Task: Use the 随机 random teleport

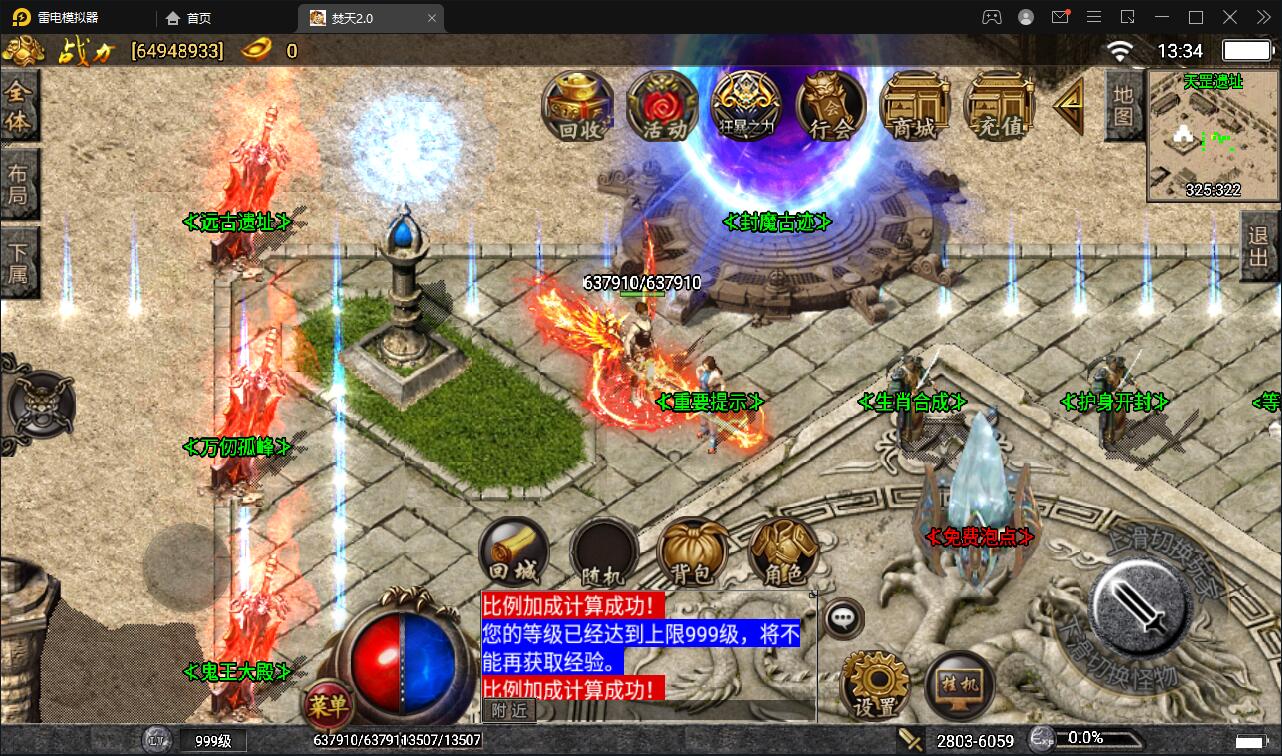Action: pyautogui.click(x=604, y=550)
